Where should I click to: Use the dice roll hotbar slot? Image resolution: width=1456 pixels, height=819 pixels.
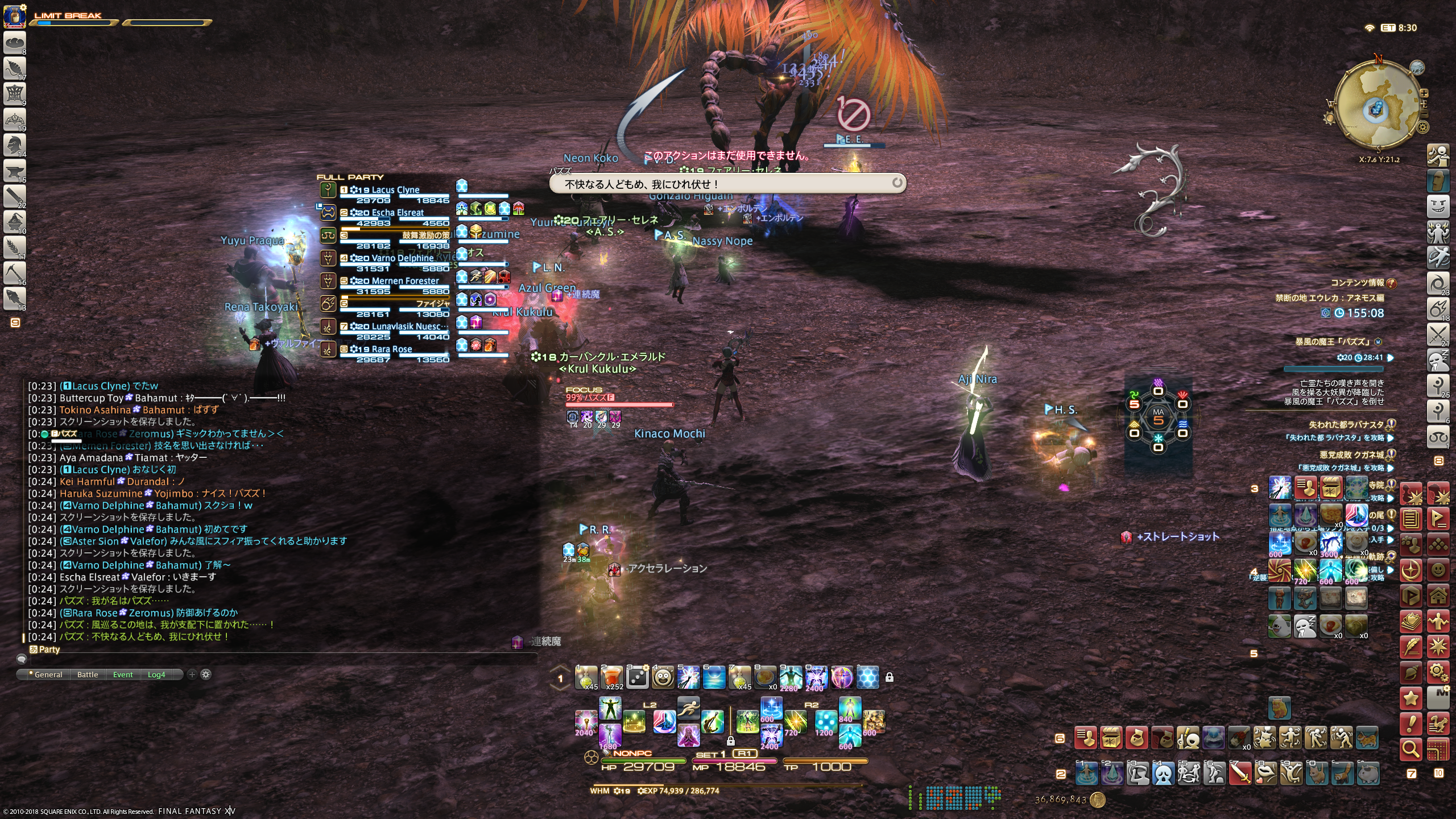(637, 677)
